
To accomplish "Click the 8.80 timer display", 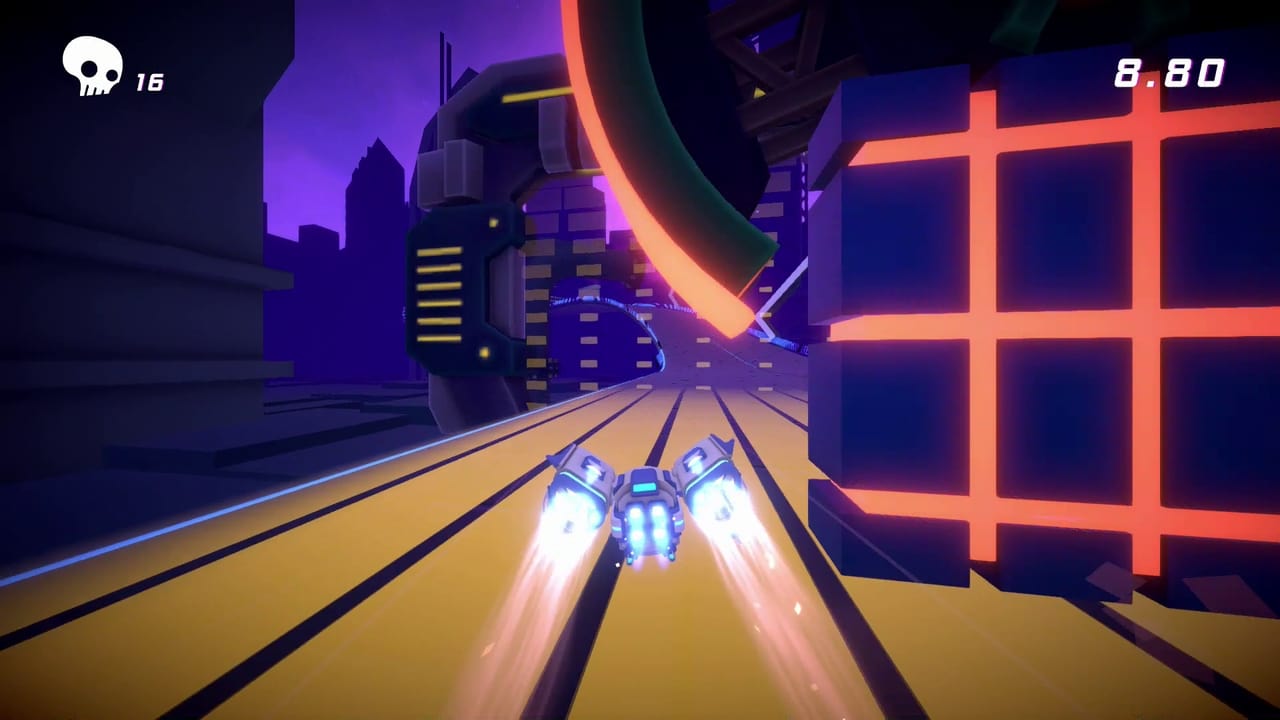I will (x=1170, y=72).
